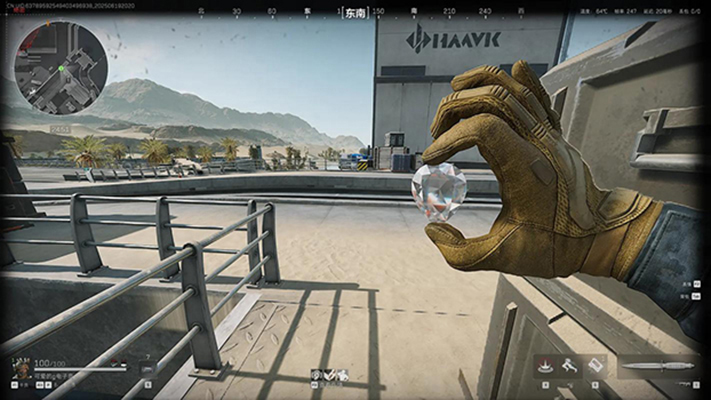Select the compass heading indicator 东南
The width and height of the screenshot is (711, 400).
355,13
